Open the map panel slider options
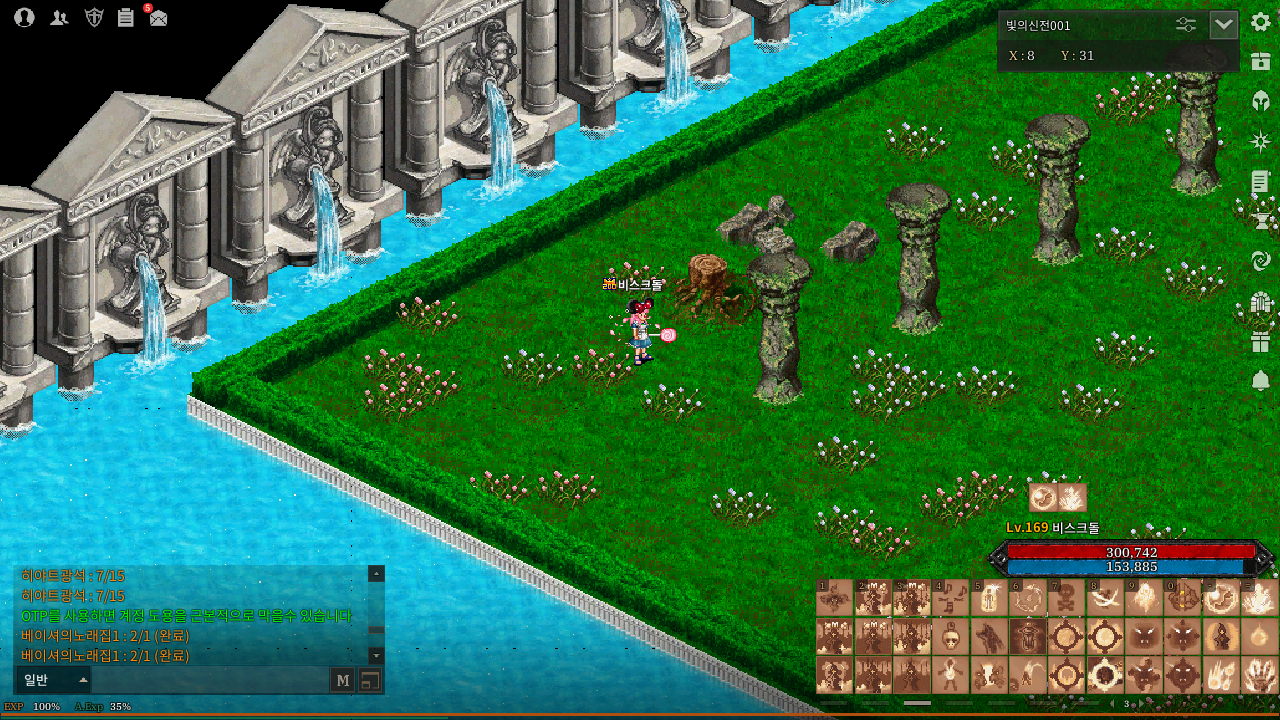 tap(1186, 25)
